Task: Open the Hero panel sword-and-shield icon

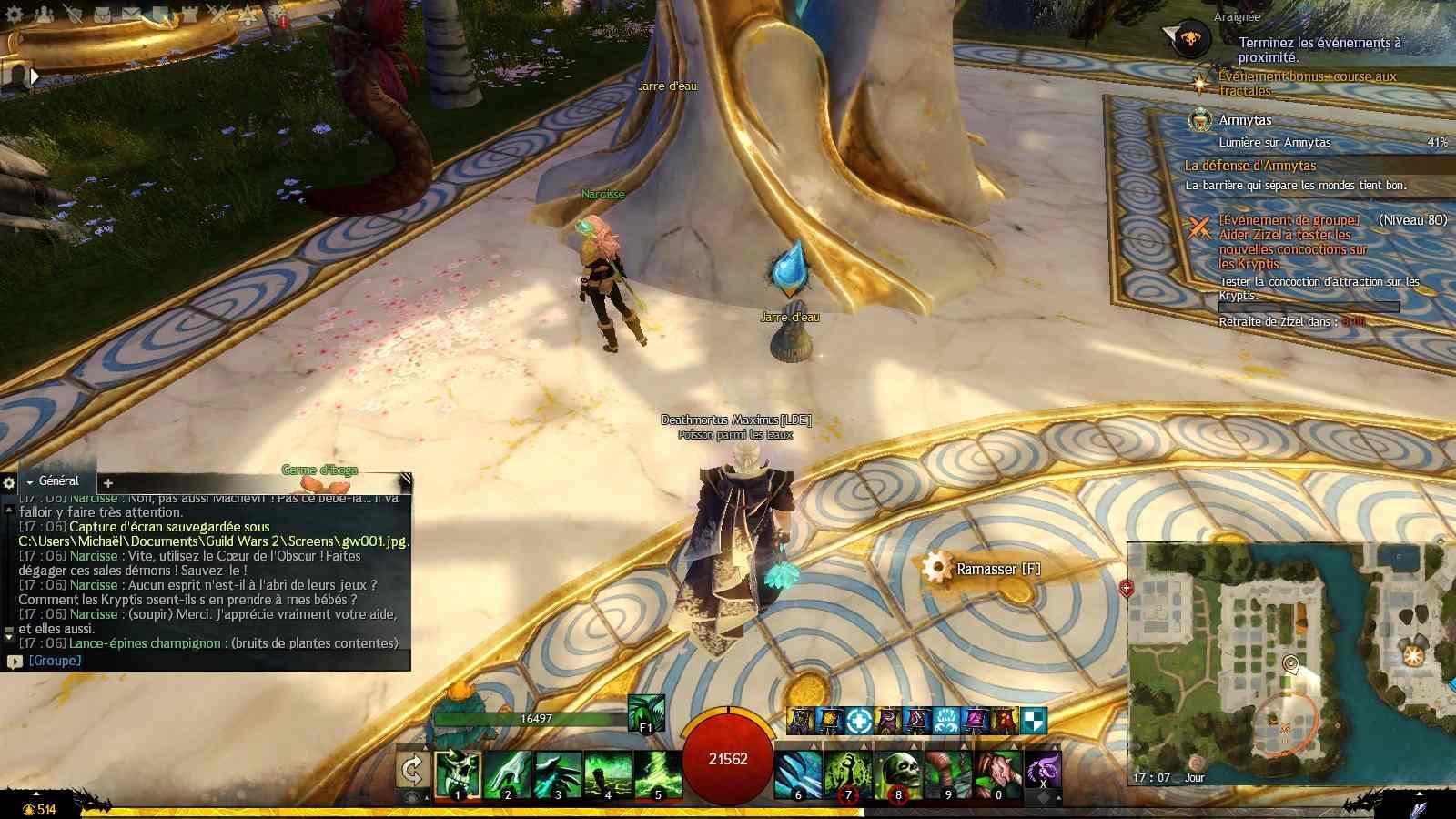Action: pos(72,15)
